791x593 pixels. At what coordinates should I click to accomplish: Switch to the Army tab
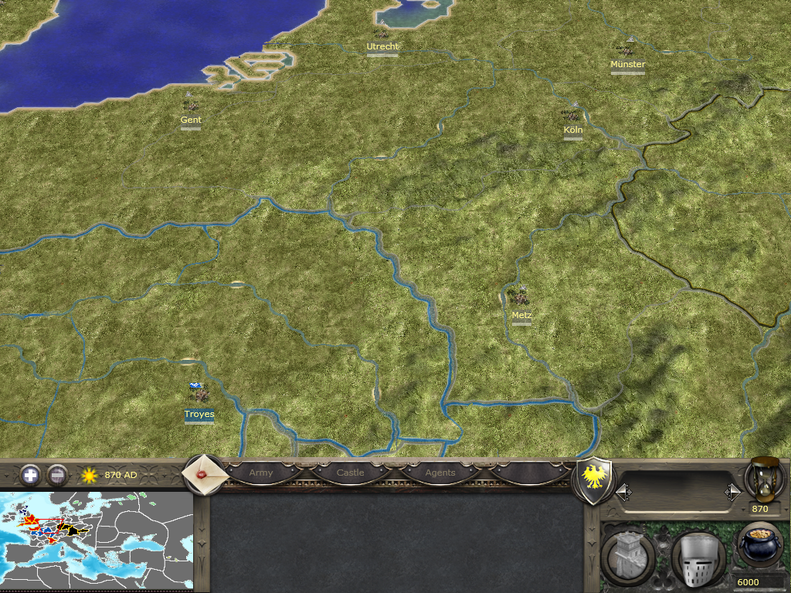(x=261, y=473)
